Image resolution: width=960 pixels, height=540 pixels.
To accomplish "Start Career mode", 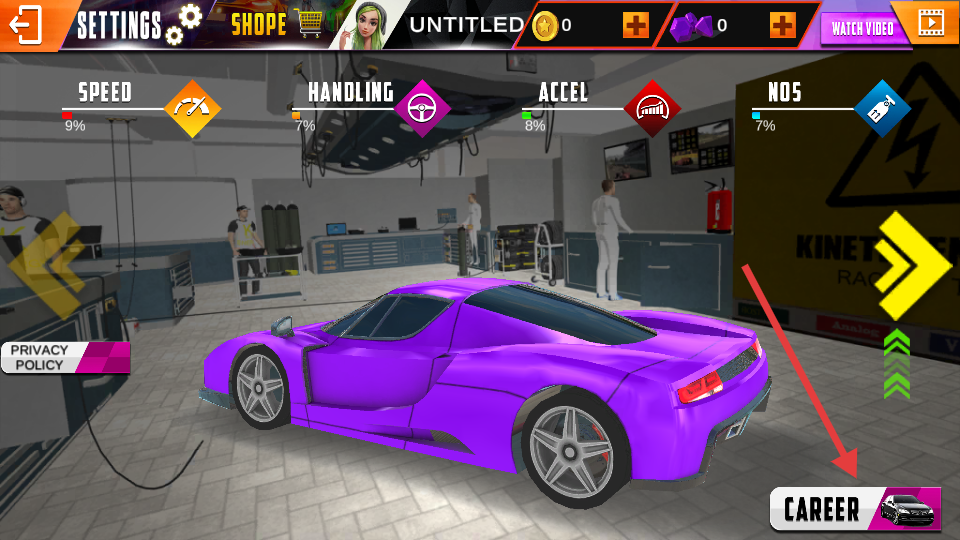I will pyautogui.click(x=855, y=509).
